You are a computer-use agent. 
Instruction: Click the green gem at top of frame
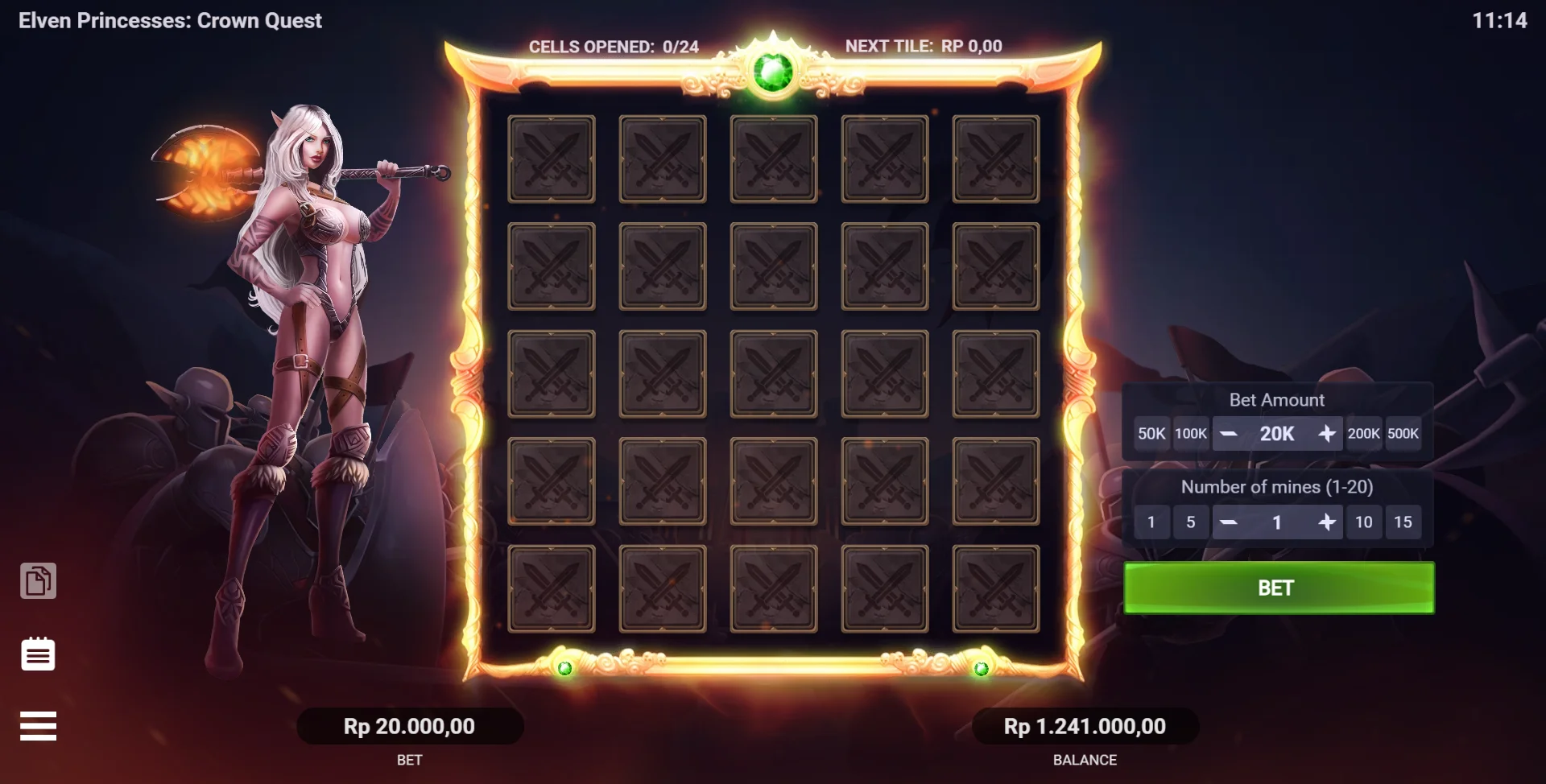(x=775, y=72)
